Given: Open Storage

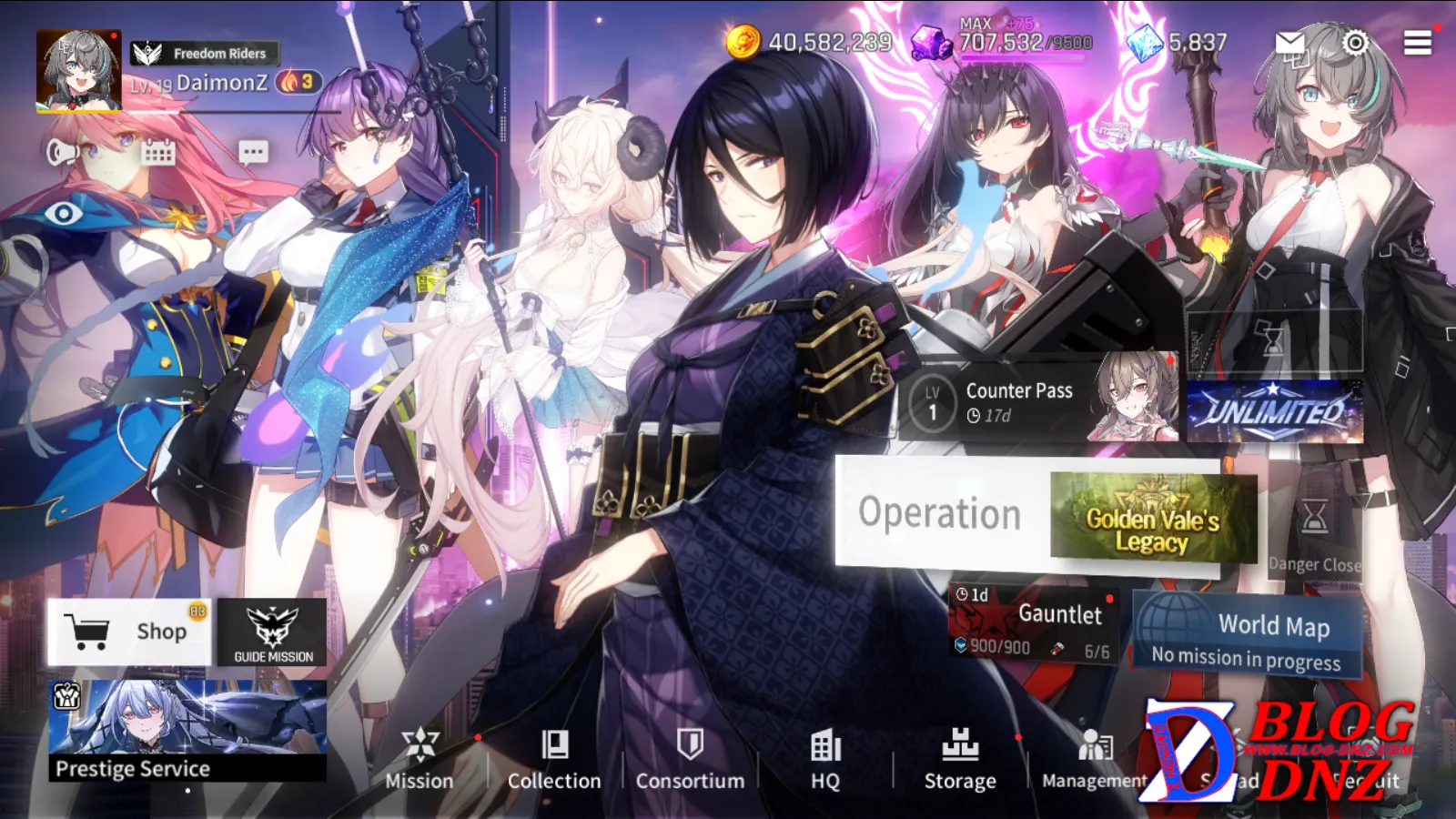Looking at the screenshot, I should tap(960, 758).
